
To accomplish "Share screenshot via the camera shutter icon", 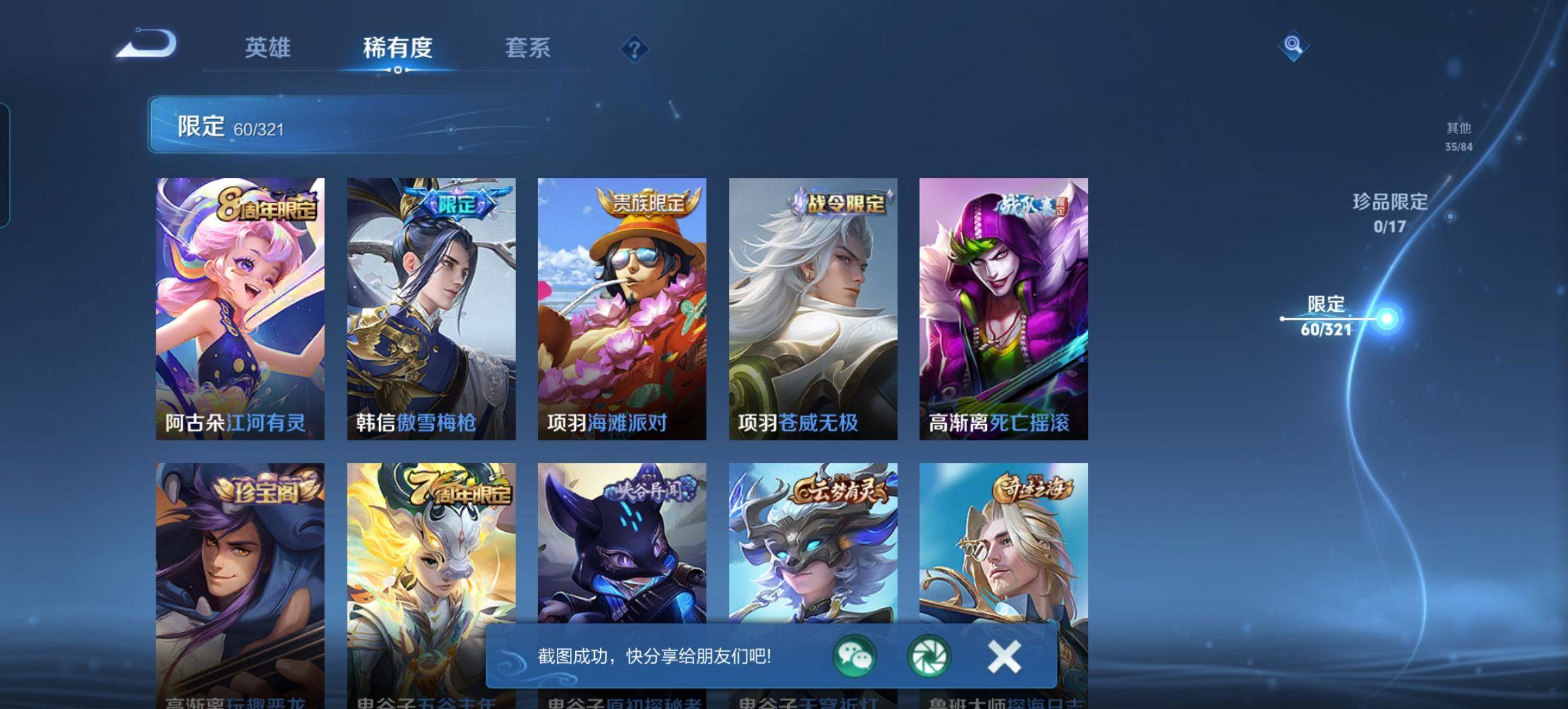I will tap(928, 656).
